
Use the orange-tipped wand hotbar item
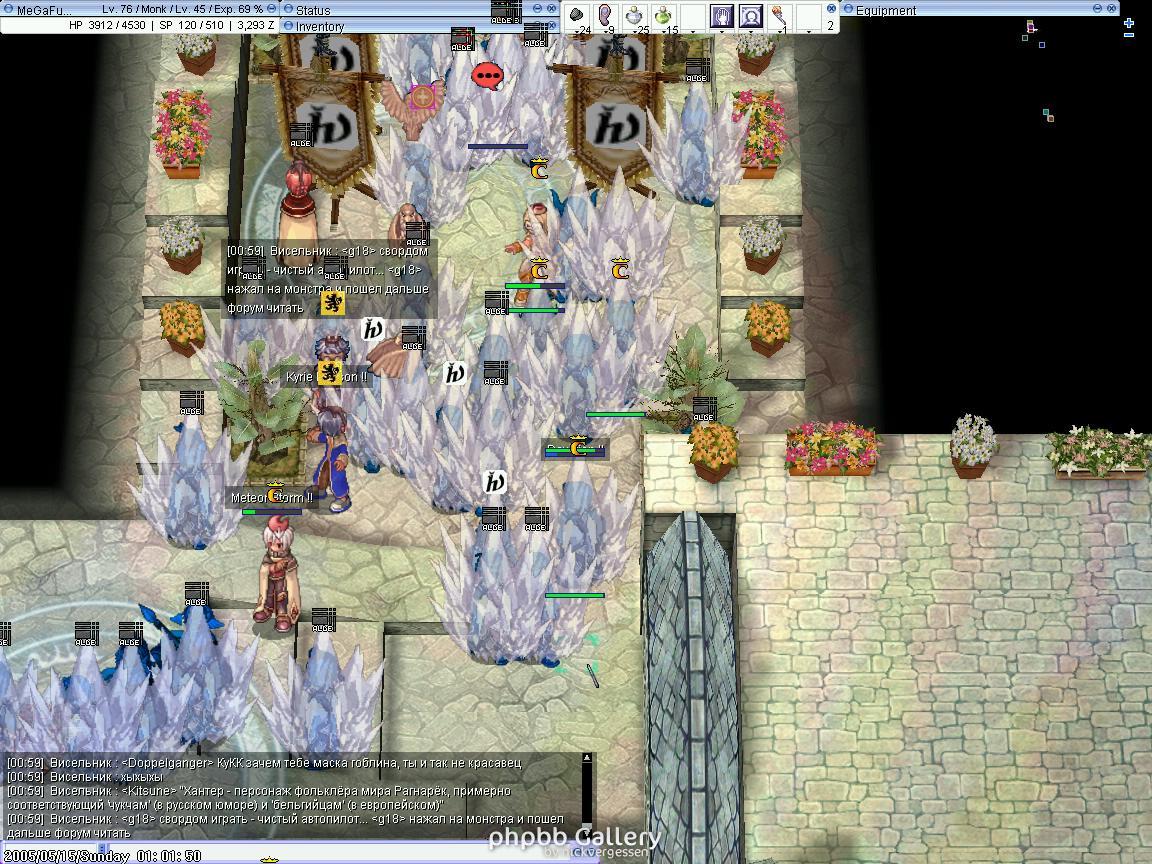[x=779, y=15]
